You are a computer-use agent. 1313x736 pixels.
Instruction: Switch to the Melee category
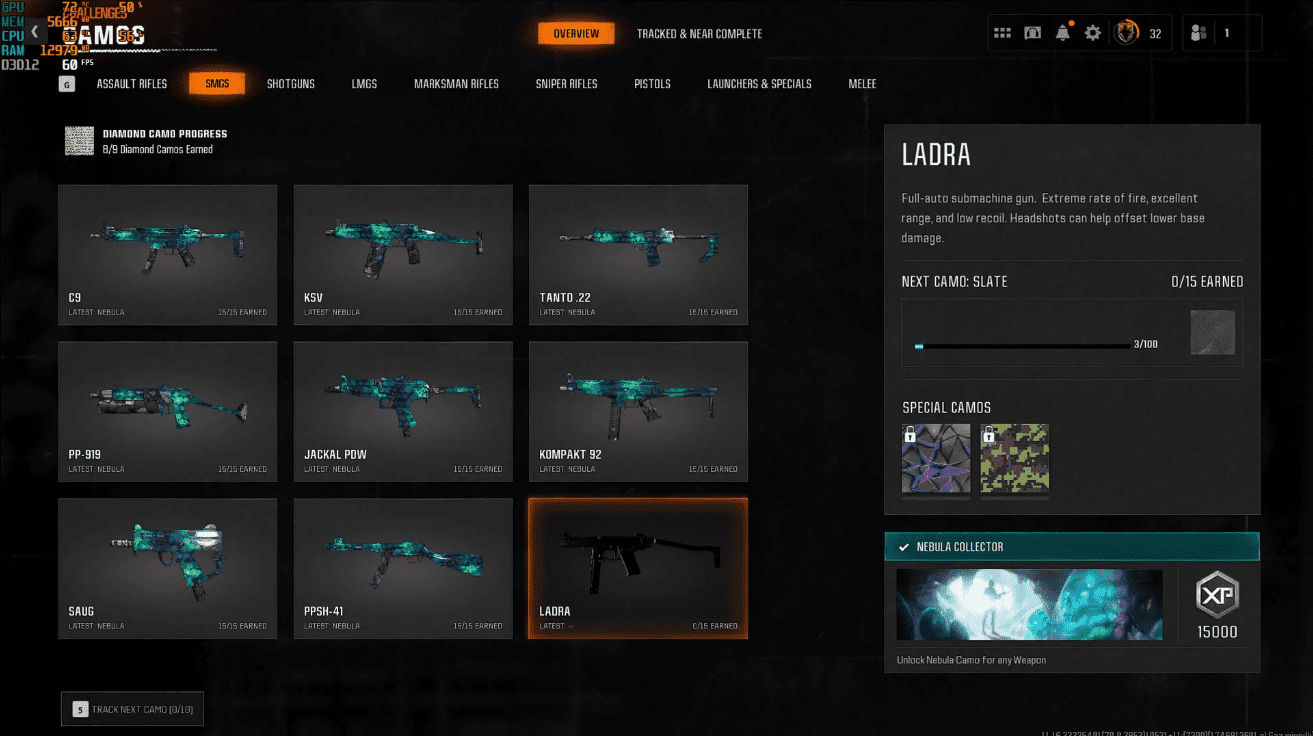click(x=862, y=84)
